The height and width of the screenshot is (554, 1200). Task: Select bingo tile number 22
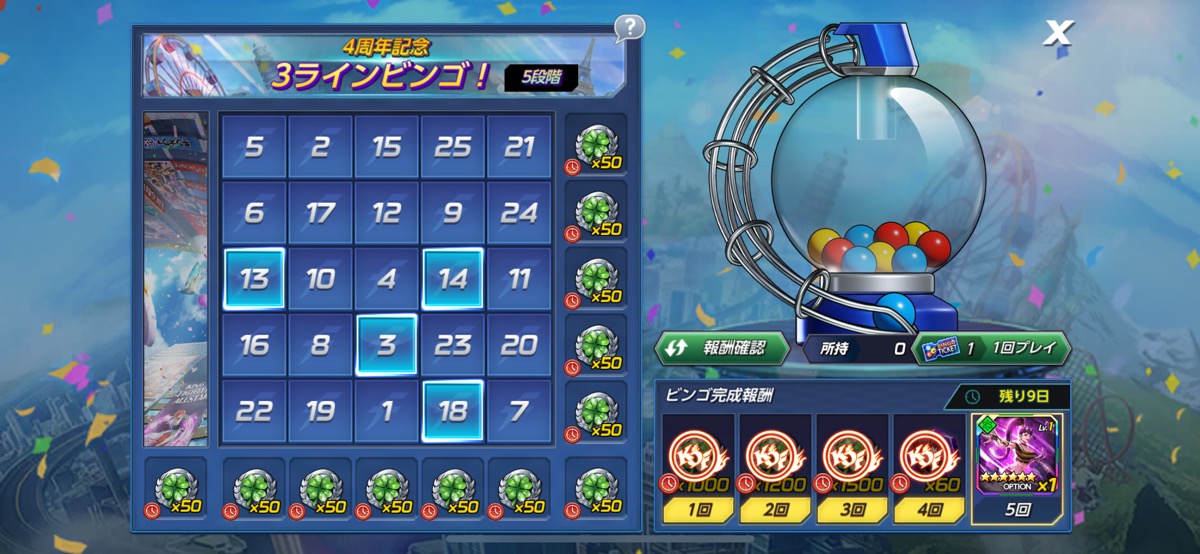coord(254,411)
